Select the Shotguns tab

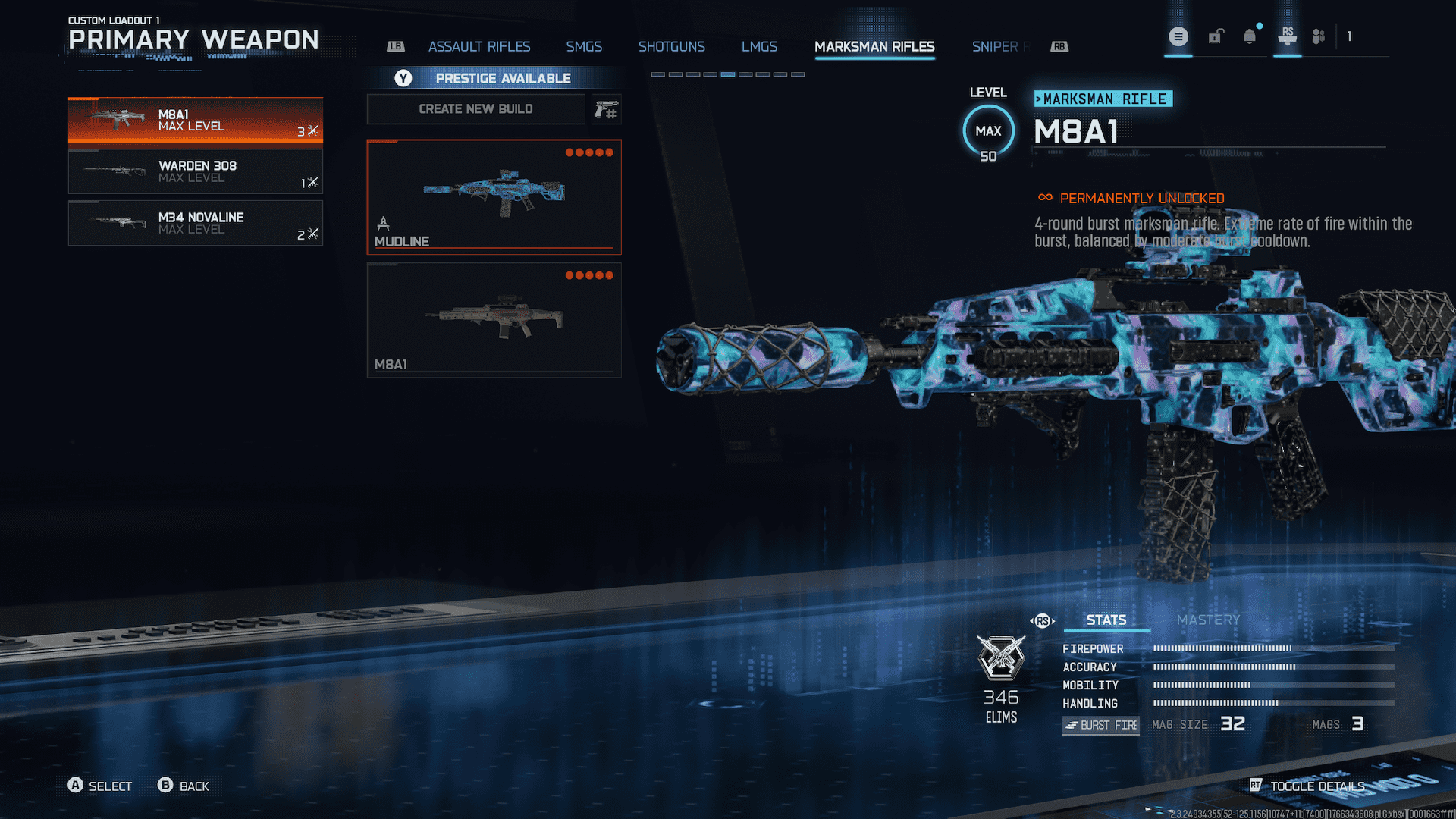(x=671, y=47)
